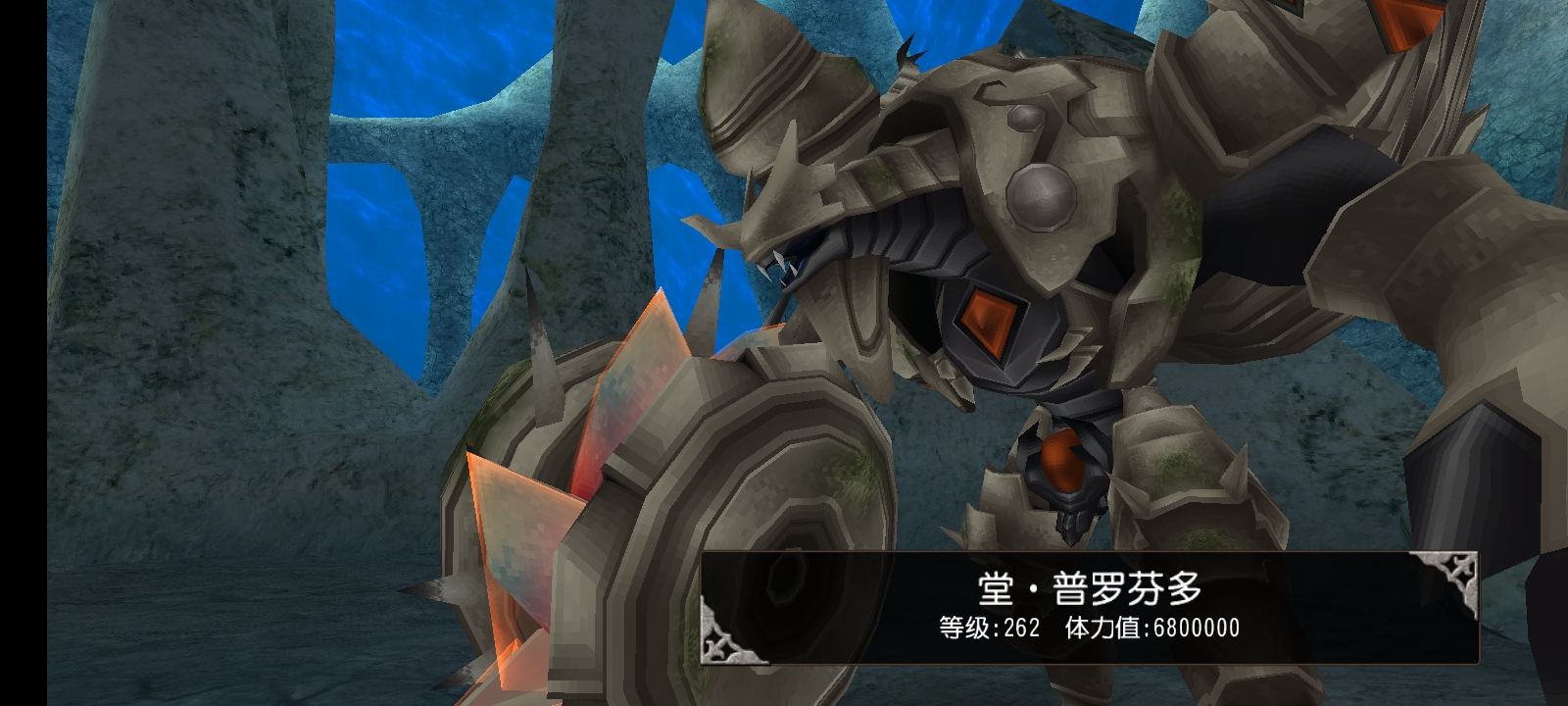Tap the blue water backdrop
The height and width of the screenshot is (706, 1568).
coord(392,59)
